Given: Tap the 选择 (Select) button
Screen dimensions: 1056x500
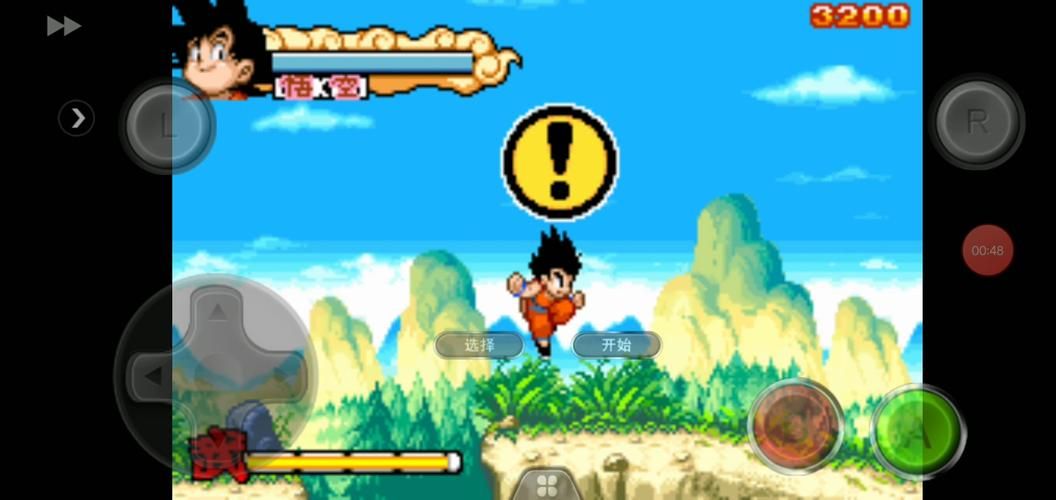Looking at the screenshot, I should tap(479, 345).
